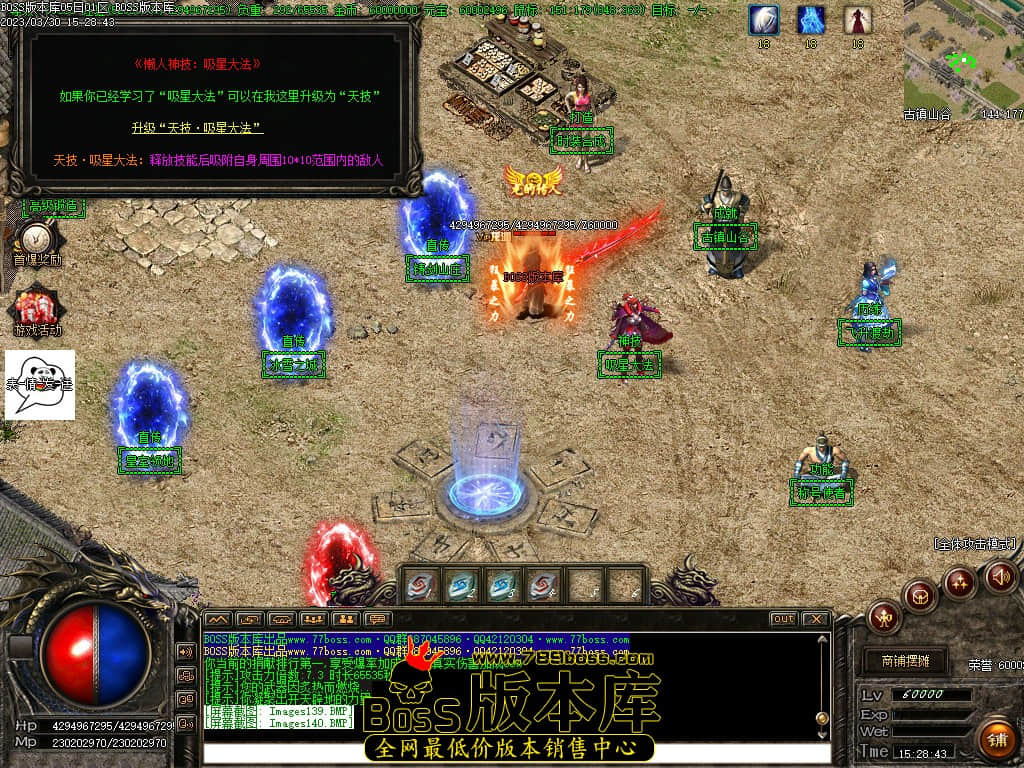Open the skills button with three stars
Screen dimensions: 1024x768
[960, 582]
